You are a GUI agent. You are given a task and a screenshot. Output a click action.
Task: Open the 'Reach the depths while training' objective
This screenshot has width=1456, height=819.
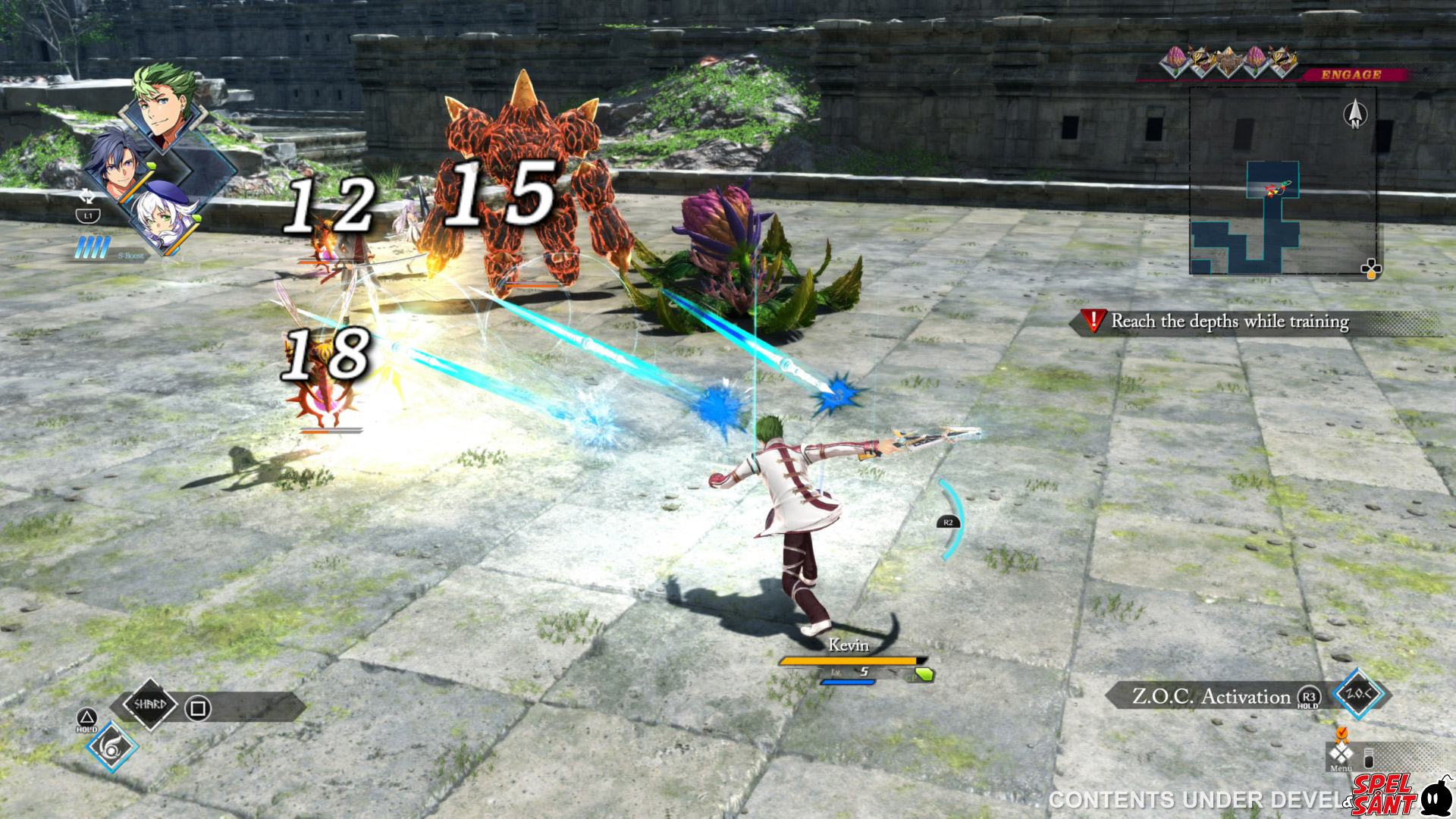click(x=1228, y=322)
